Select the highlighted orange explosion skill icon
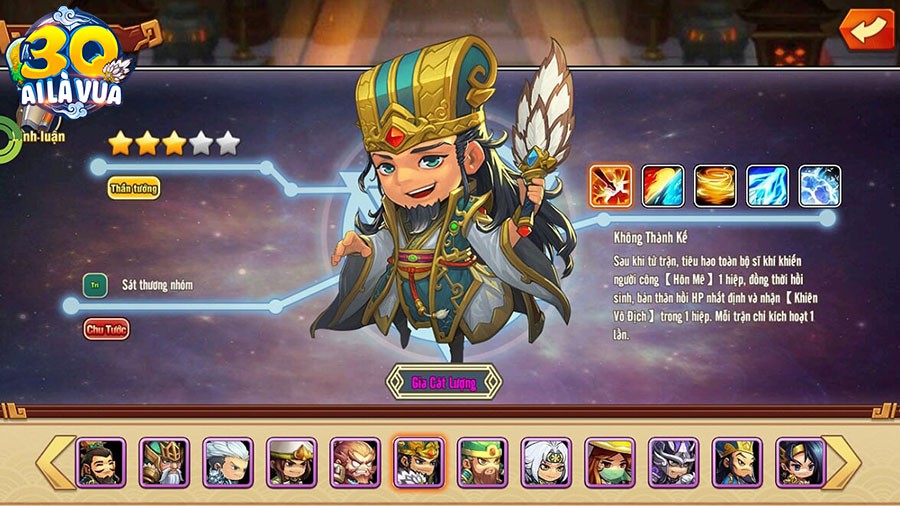This screenshot has width=900, height=506. [610, 187]
